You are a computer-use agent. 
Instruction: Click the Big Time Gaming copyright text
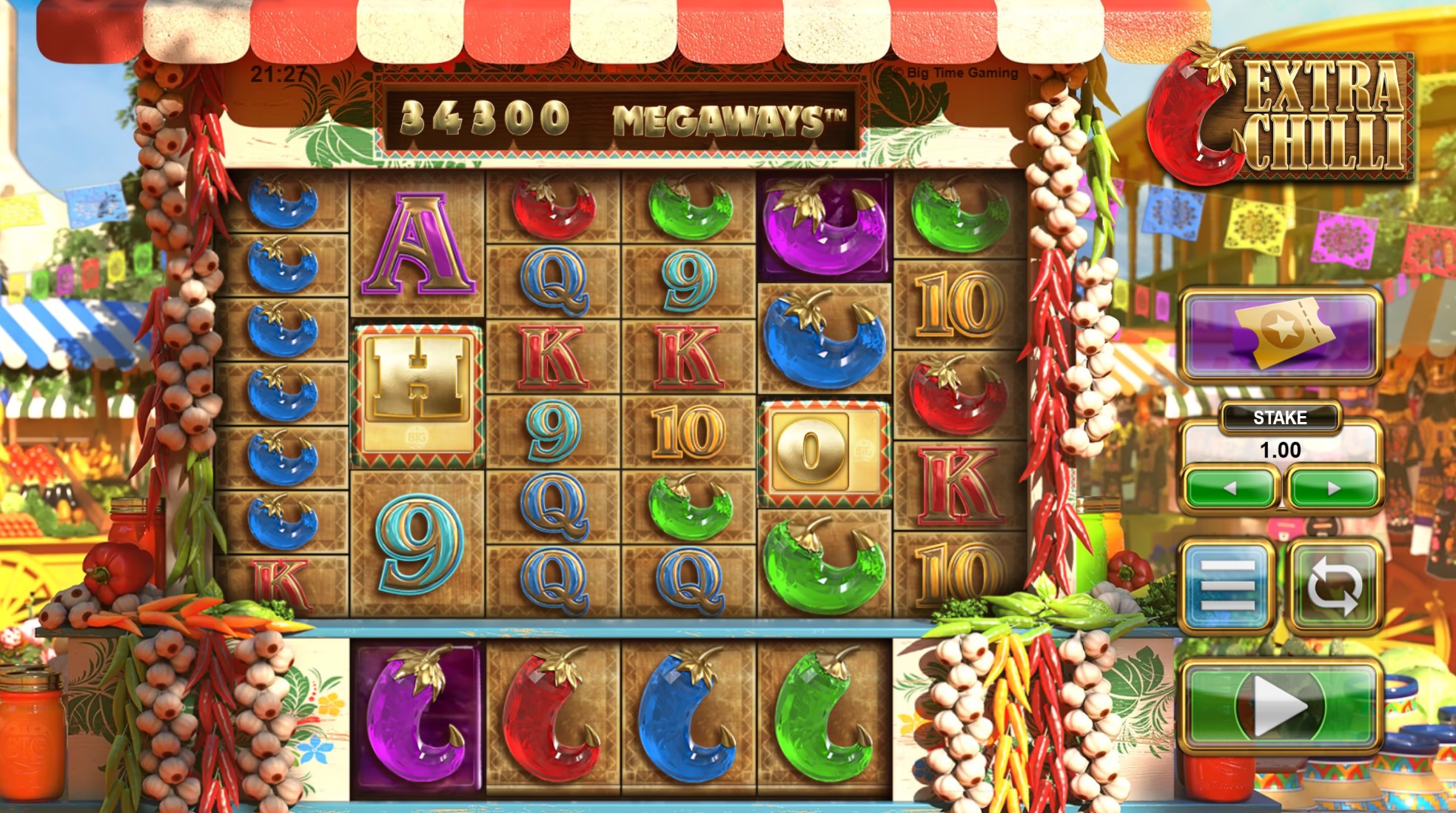pyautogui.click(x=955, y=71)
